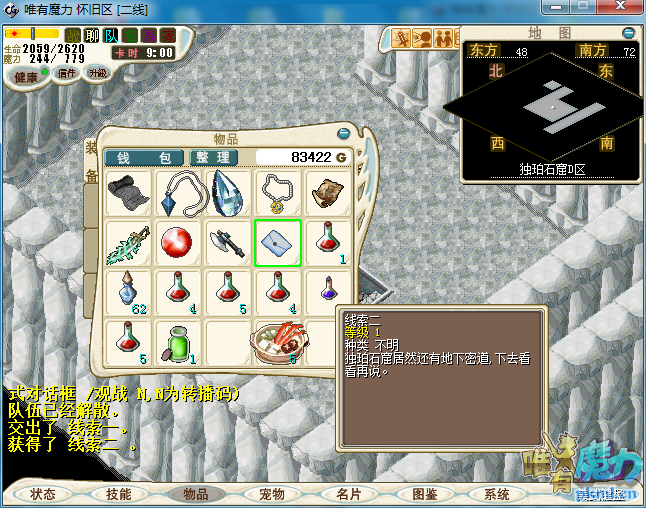
Task: Select the gray scroll item slot
Action: tap(128, 193)
